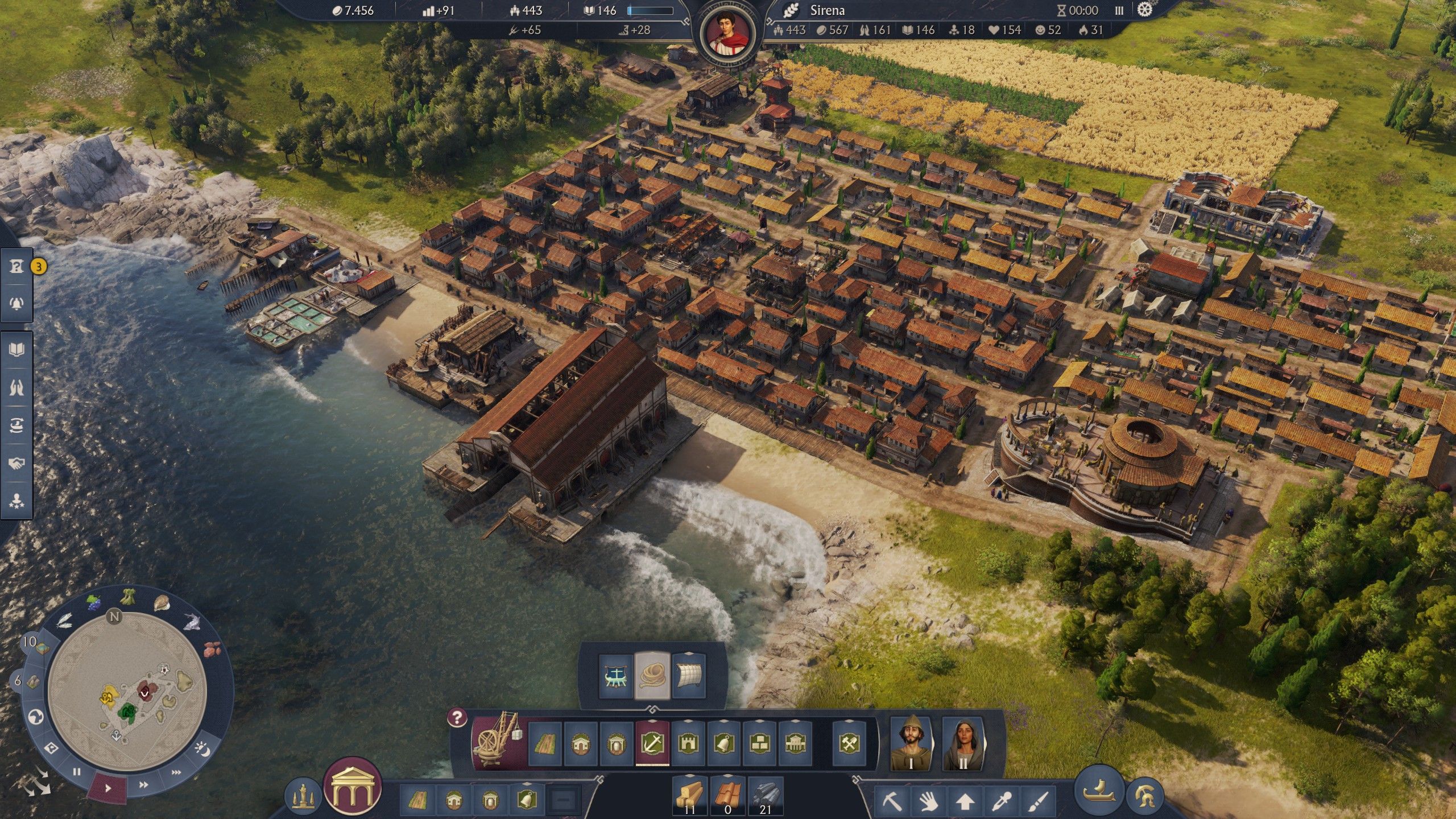The width and height of the screenshot is (1456, 819).
Task: Set game speed to double fast-forward
Action: 144,784
